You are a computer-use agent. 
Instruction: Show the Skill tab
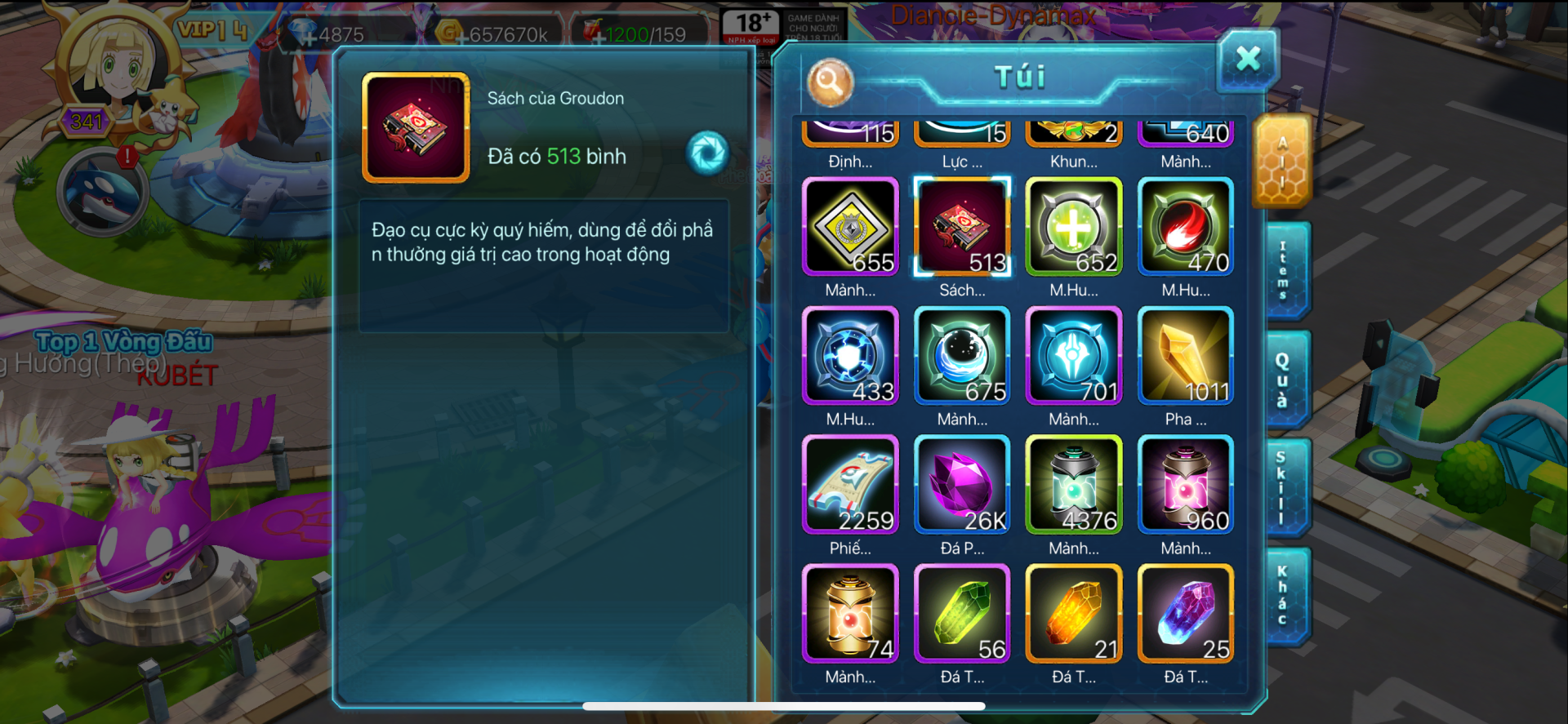coord(1285,487)
